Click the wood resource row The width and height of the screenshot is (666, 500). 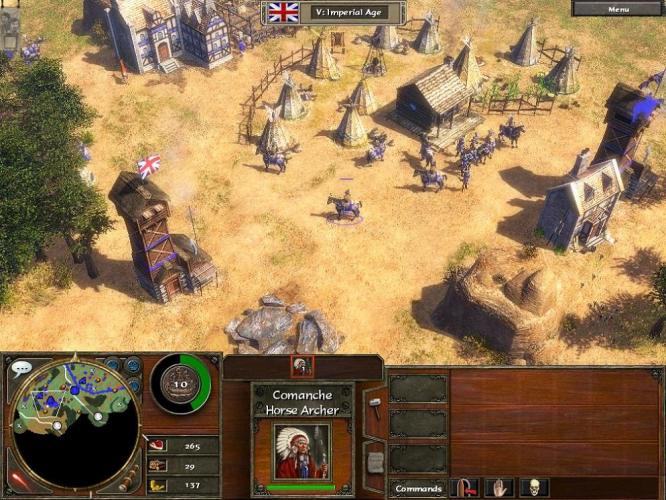click(x=182, y=465)
